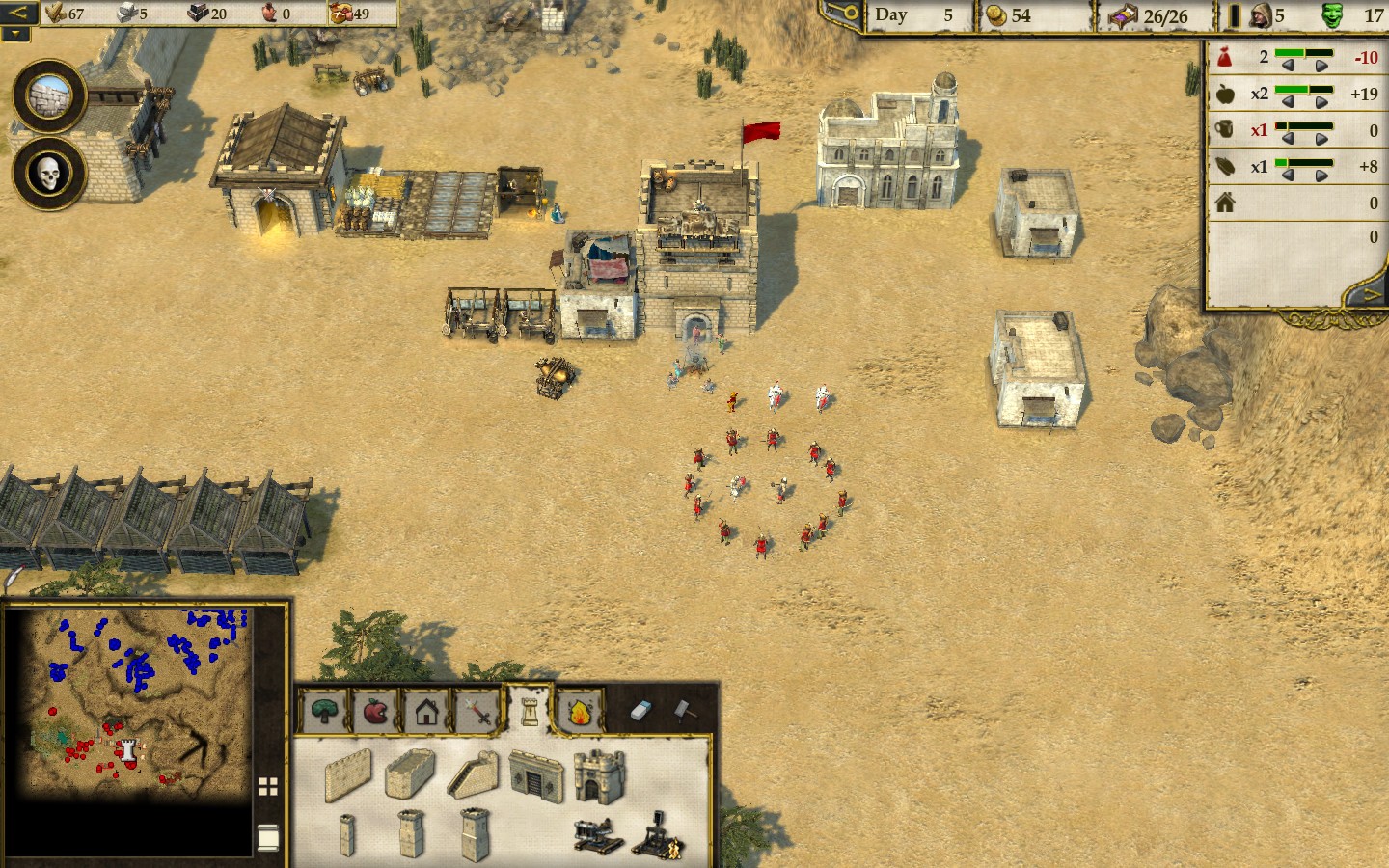Switch to the flame category tab

tap(580, 712)
